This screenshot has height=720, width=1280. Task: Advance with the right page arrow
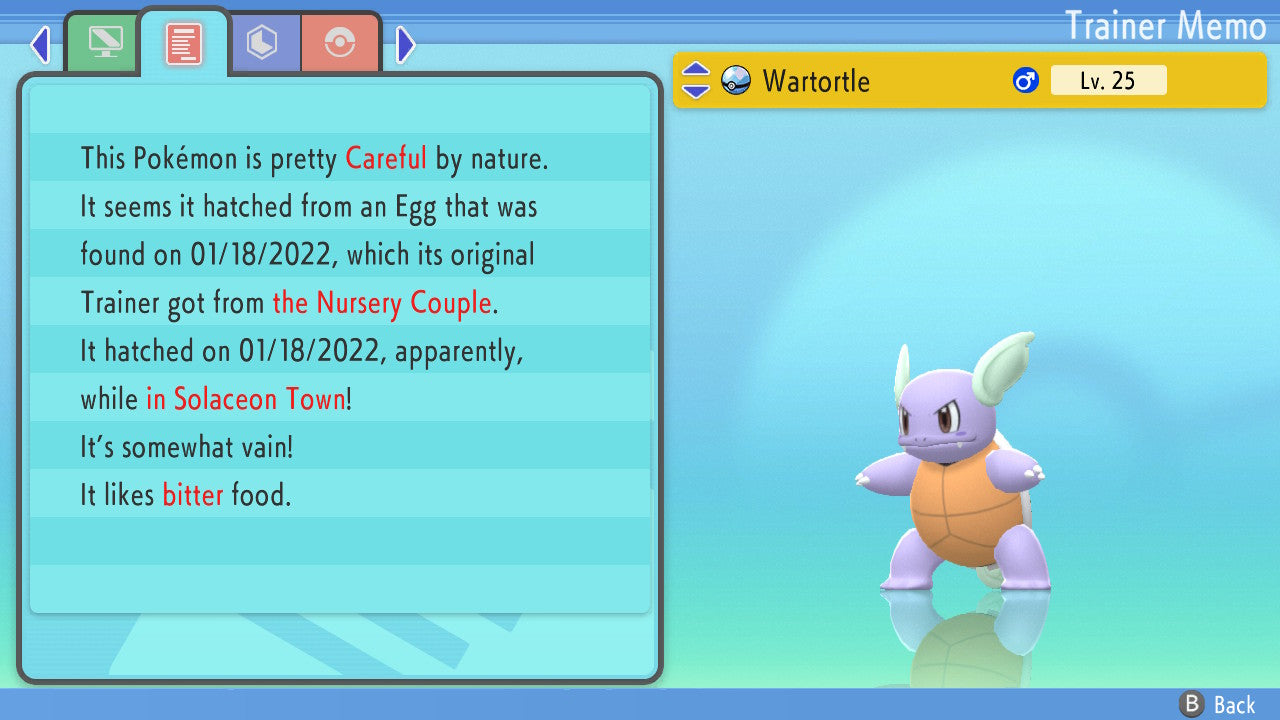pyautogui.click(x=405, y=44)
